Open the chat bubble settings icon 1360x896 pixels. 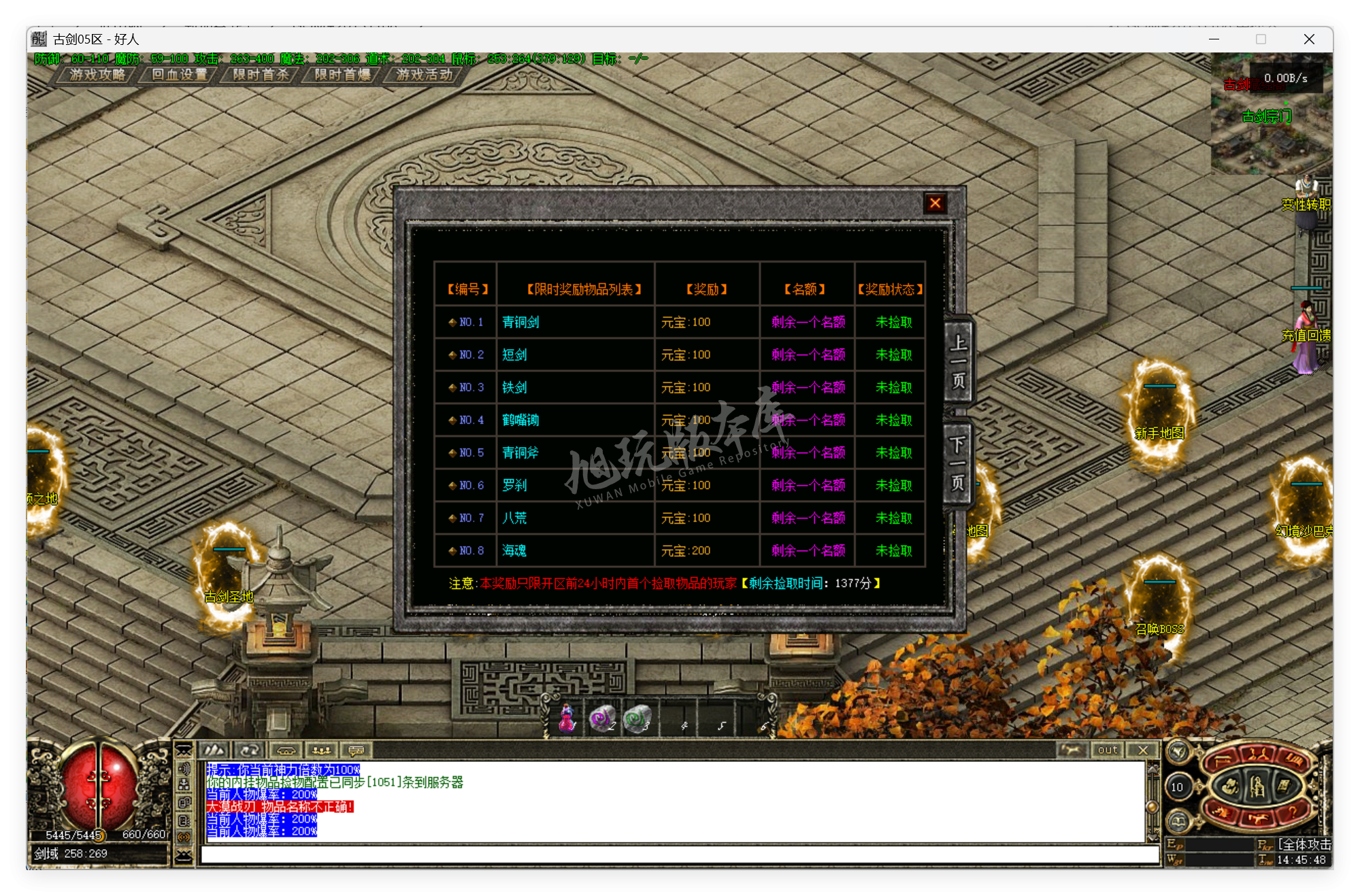(x=356, y=750)
